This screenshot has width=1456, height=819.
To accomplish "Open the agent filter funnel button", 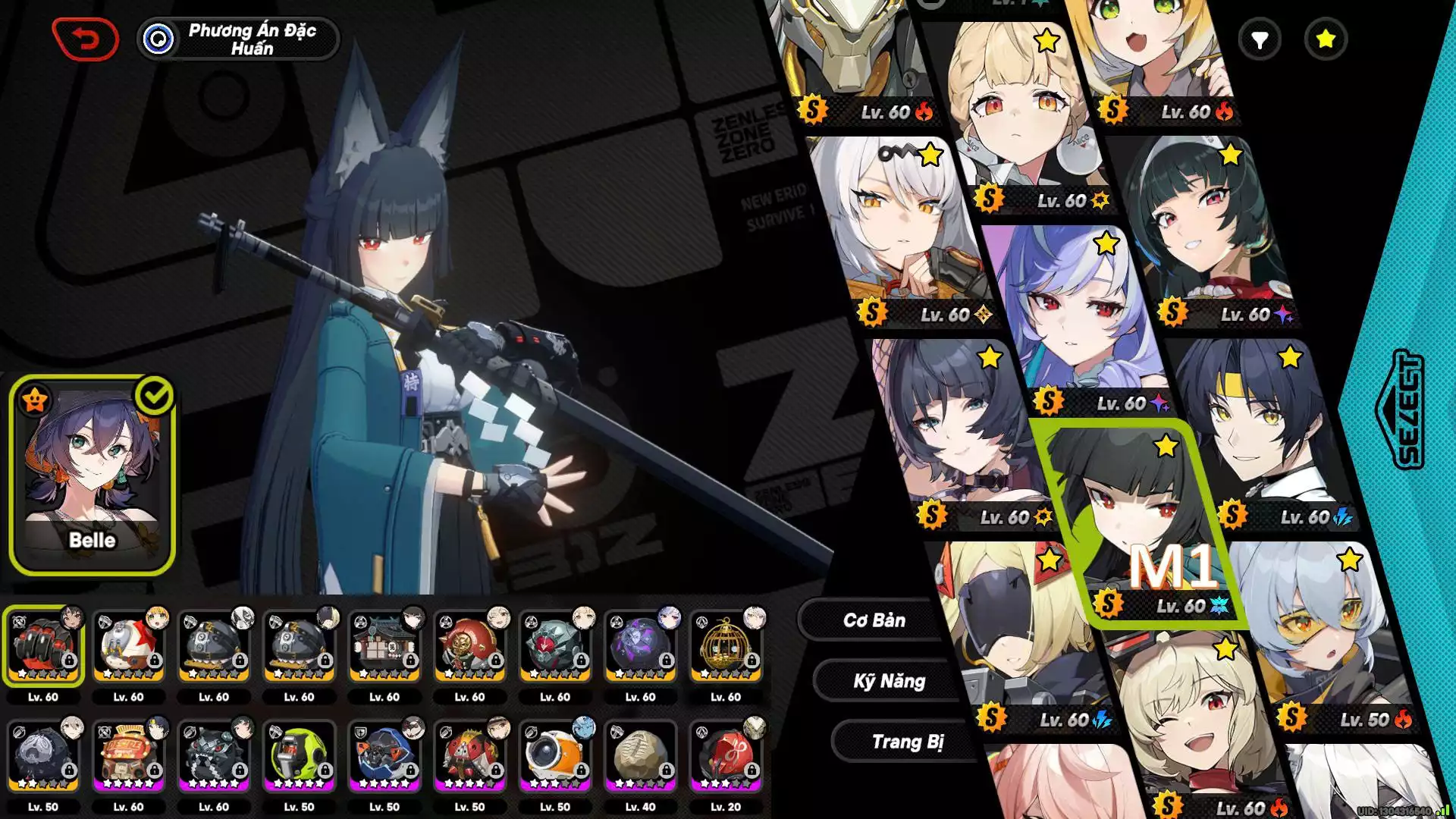I will (x=1260, y=39).
